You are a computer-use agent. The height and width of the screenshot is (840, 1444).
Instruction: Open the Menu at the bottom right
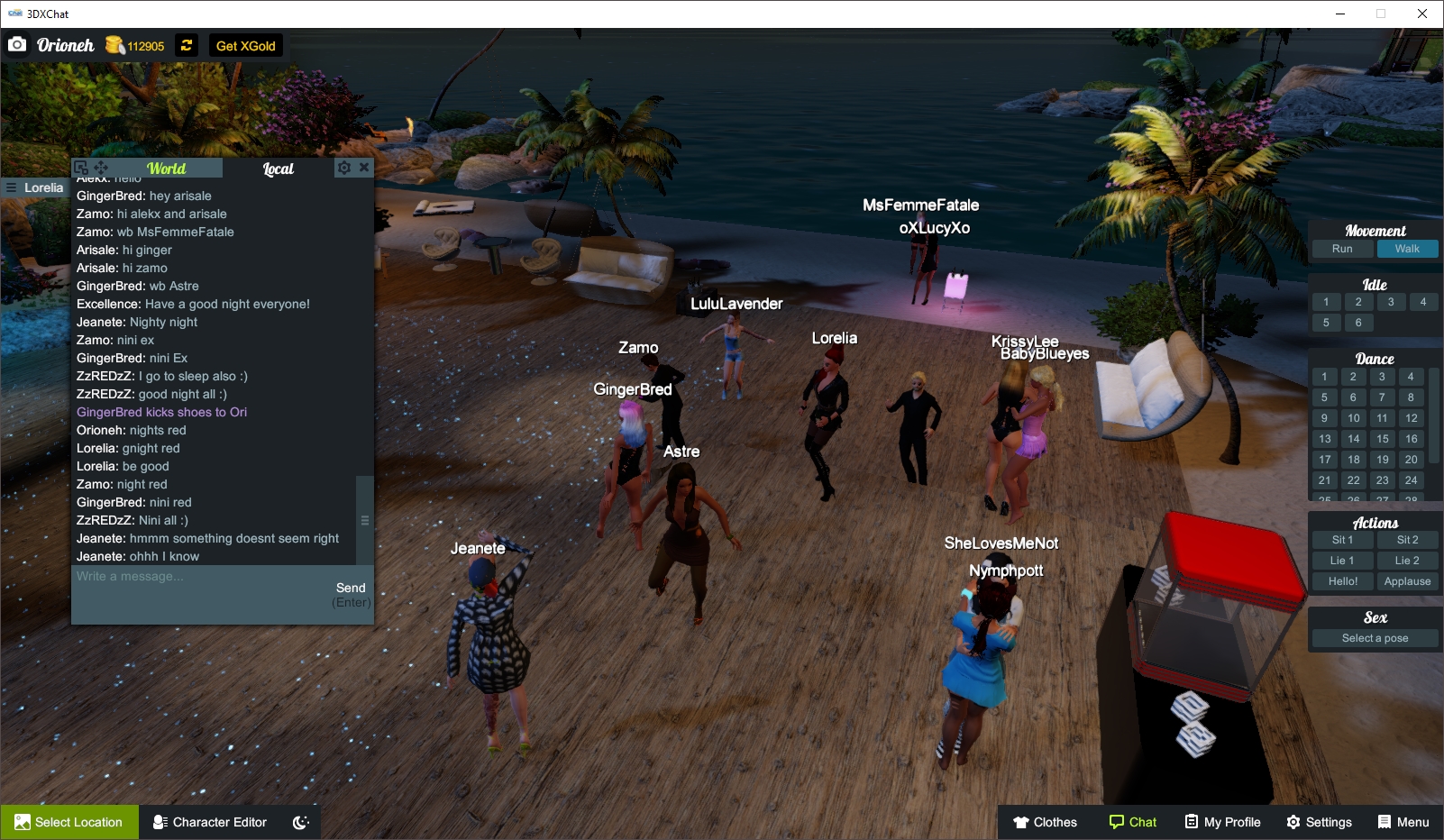coord(1403,821)
